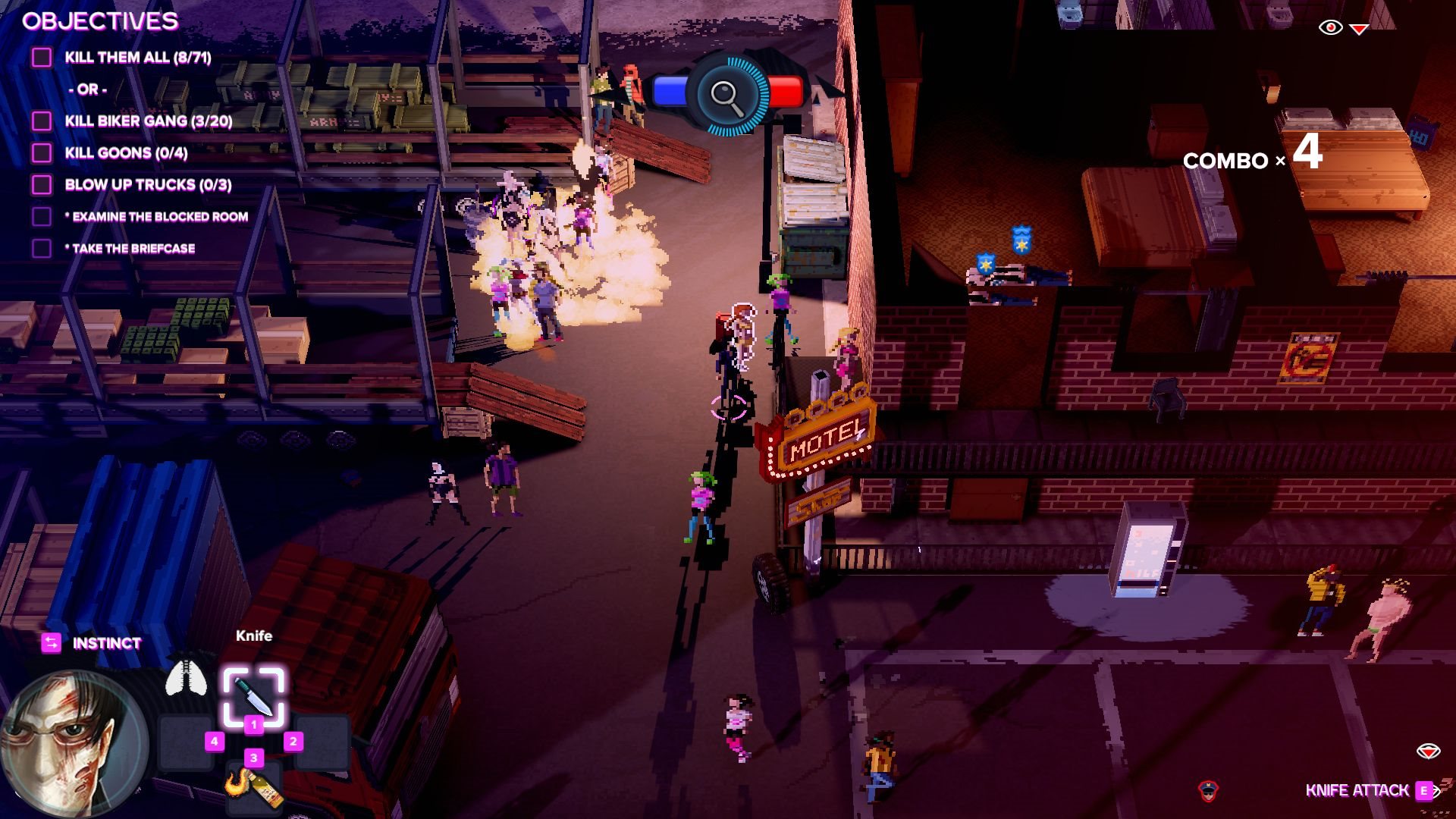
Task: Select the Kill Goons objective
Action: [x=126, y=153]
